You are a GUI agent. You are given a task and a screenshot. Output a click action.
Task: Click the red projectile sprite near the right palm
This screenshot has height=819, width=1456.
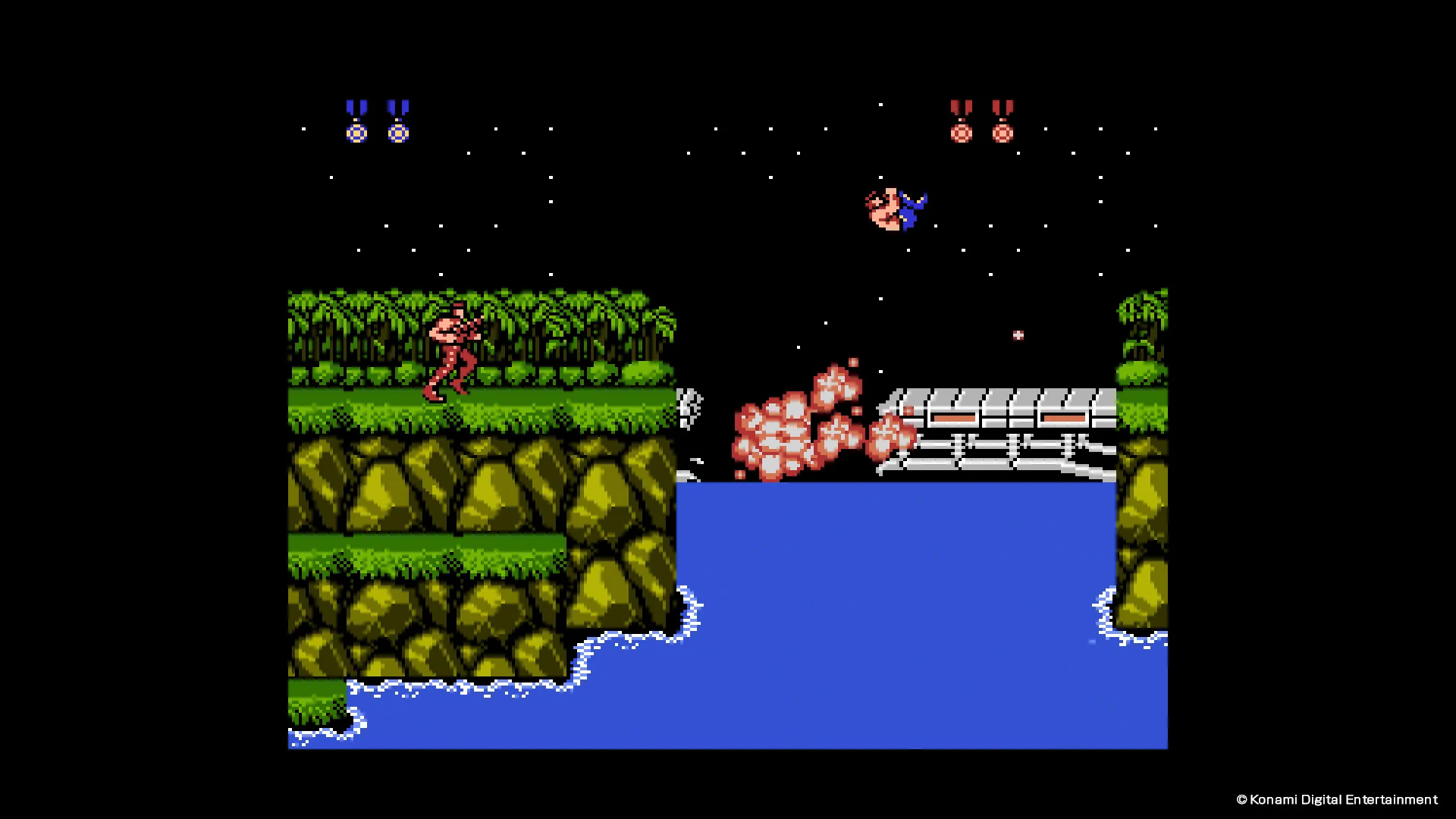coord(1018,334)
